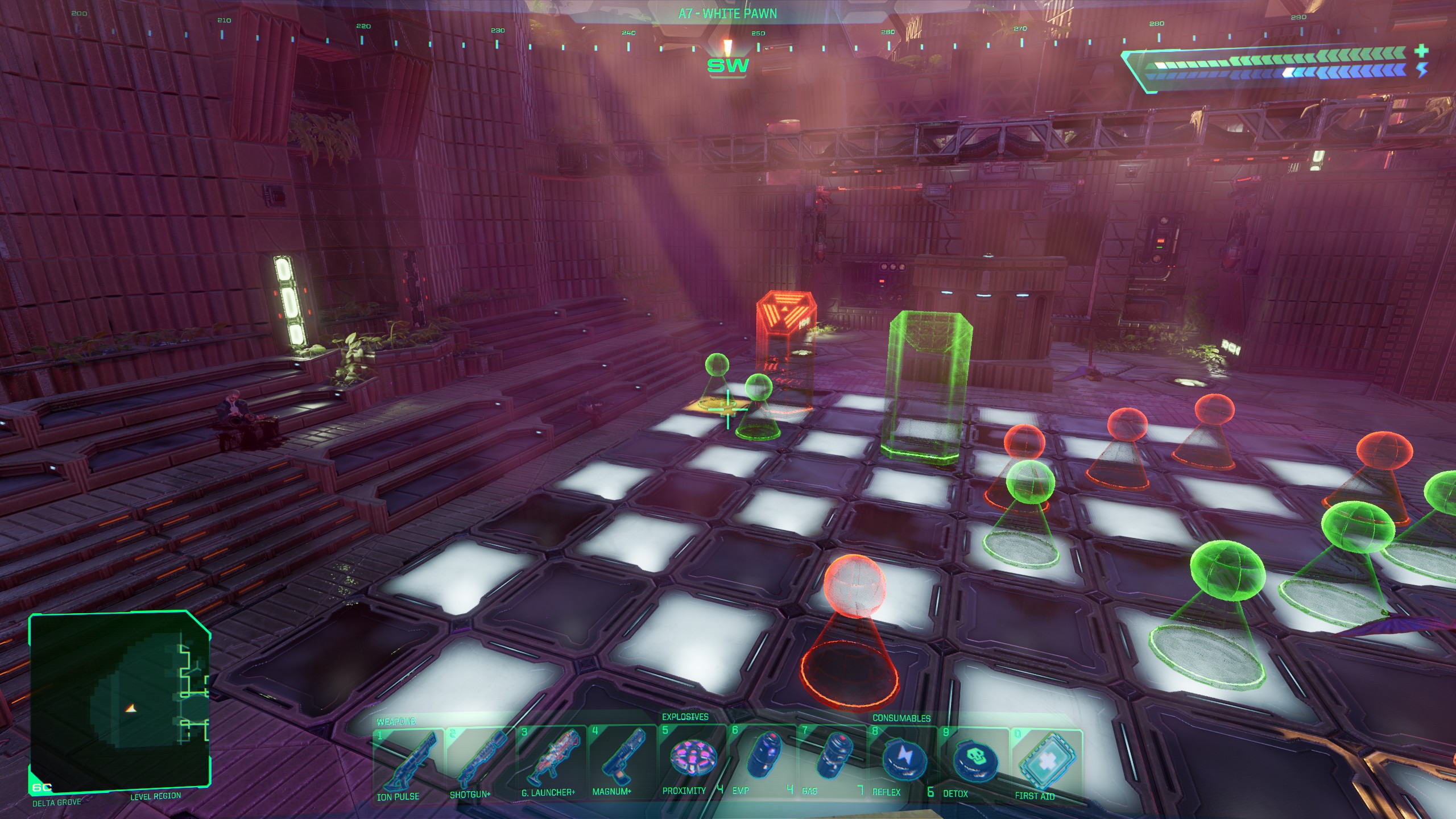Select the Gas grenade slot
The height and width of the screenshot is (819, 1456).
[832, 758]
